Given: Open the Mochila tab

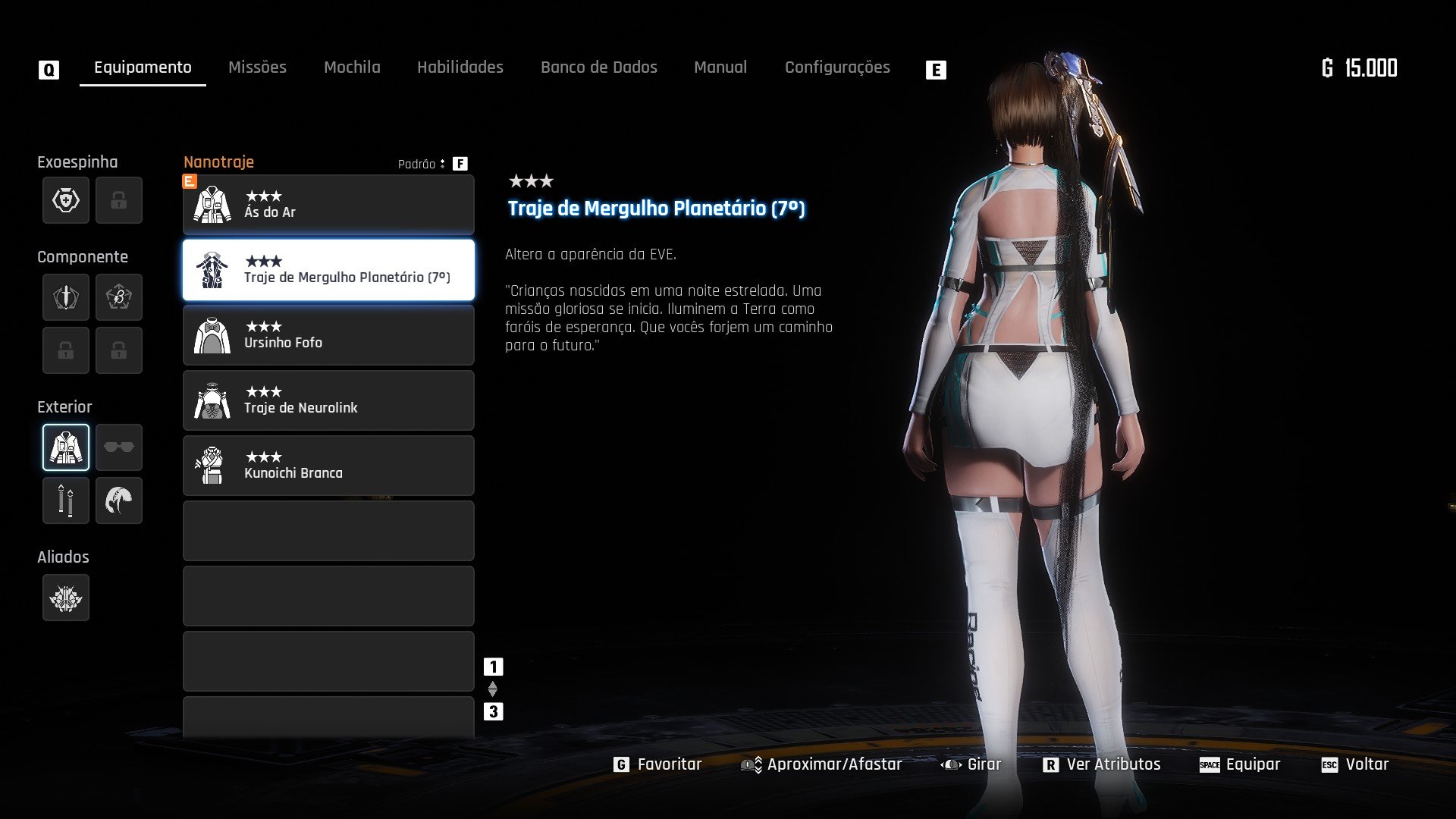Looking at the screenshot, I should (x=352, y=67).
